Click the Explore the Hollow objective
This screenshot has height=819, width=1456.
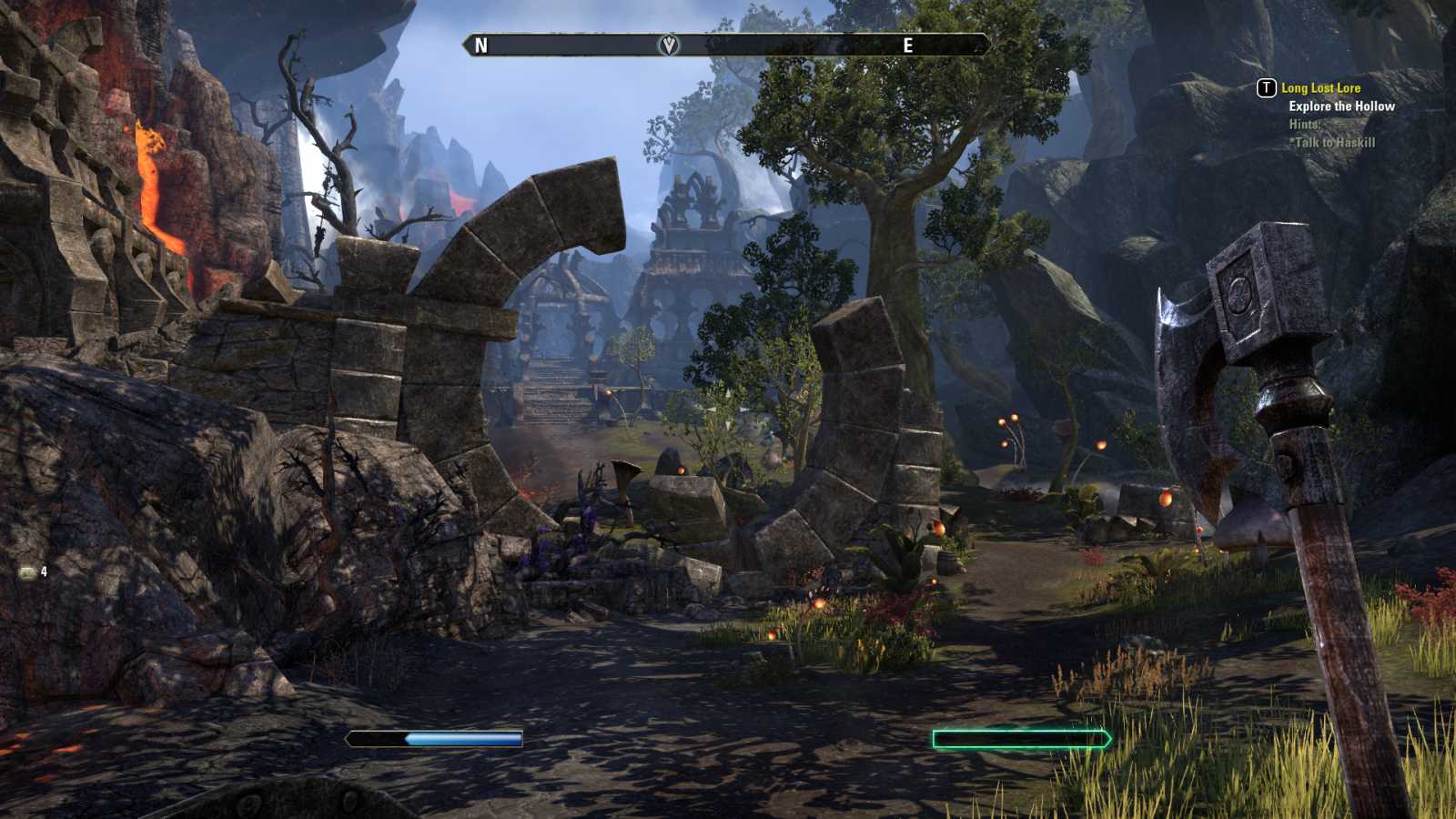pyautogui.click(x=1341, y=106)
